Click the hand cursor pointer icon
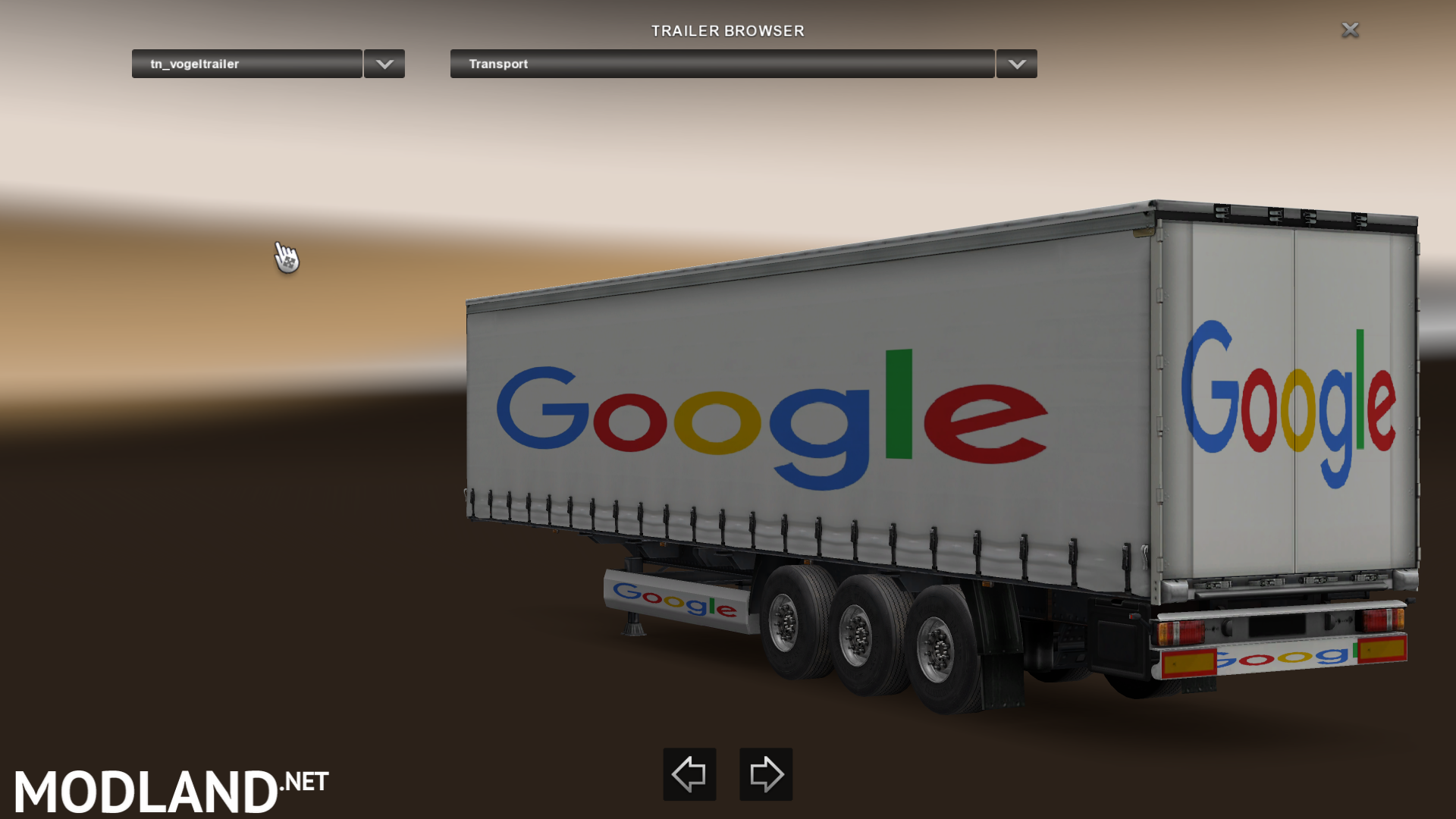Viewport: 1456px width, 819px height. (x=287, y=258)
